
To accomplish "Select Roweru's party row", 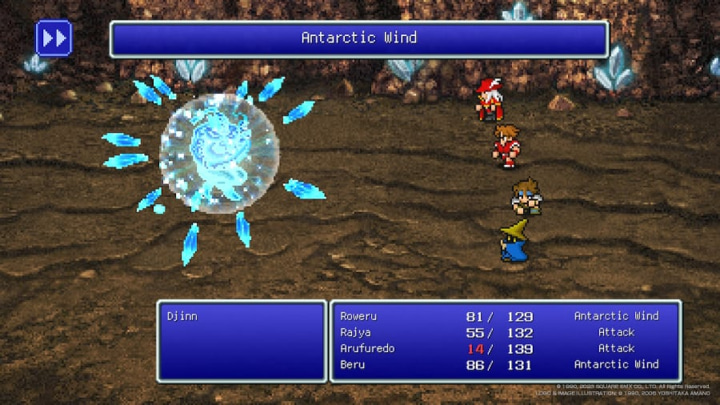I will [504, 316].
